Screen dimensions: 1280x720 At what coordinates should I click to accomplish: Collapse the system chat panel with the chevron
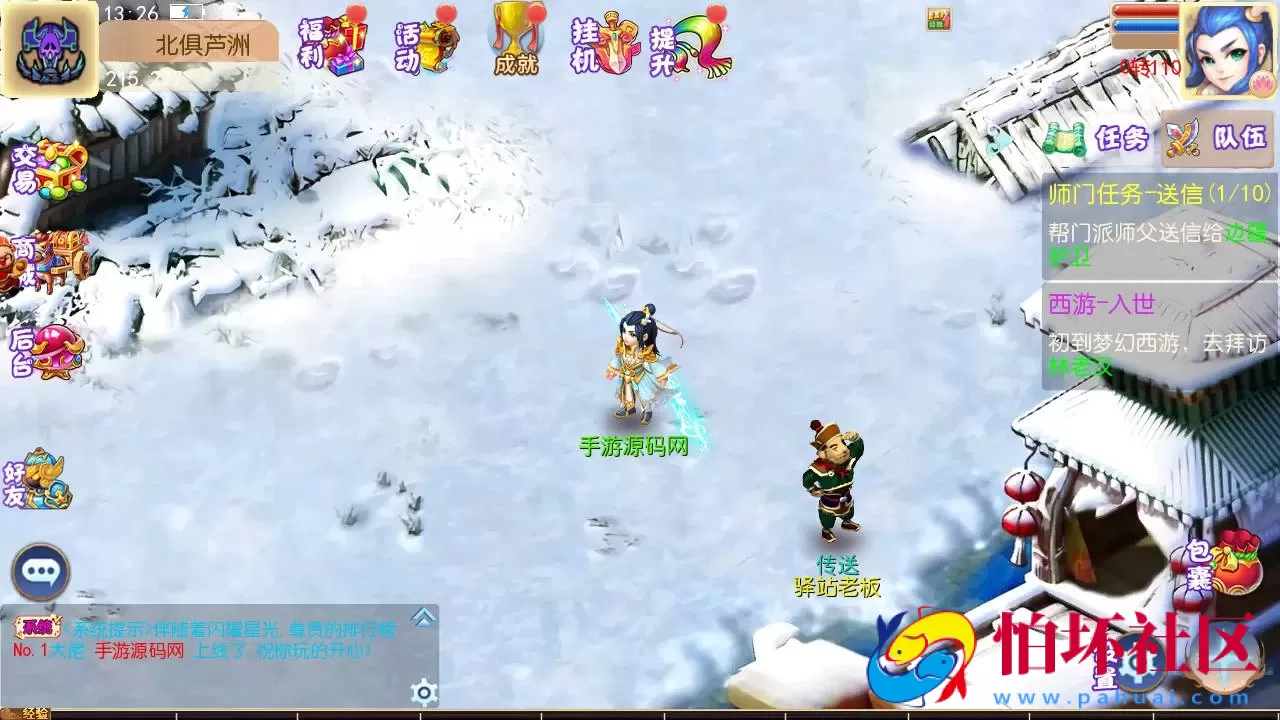pos(424,615)
